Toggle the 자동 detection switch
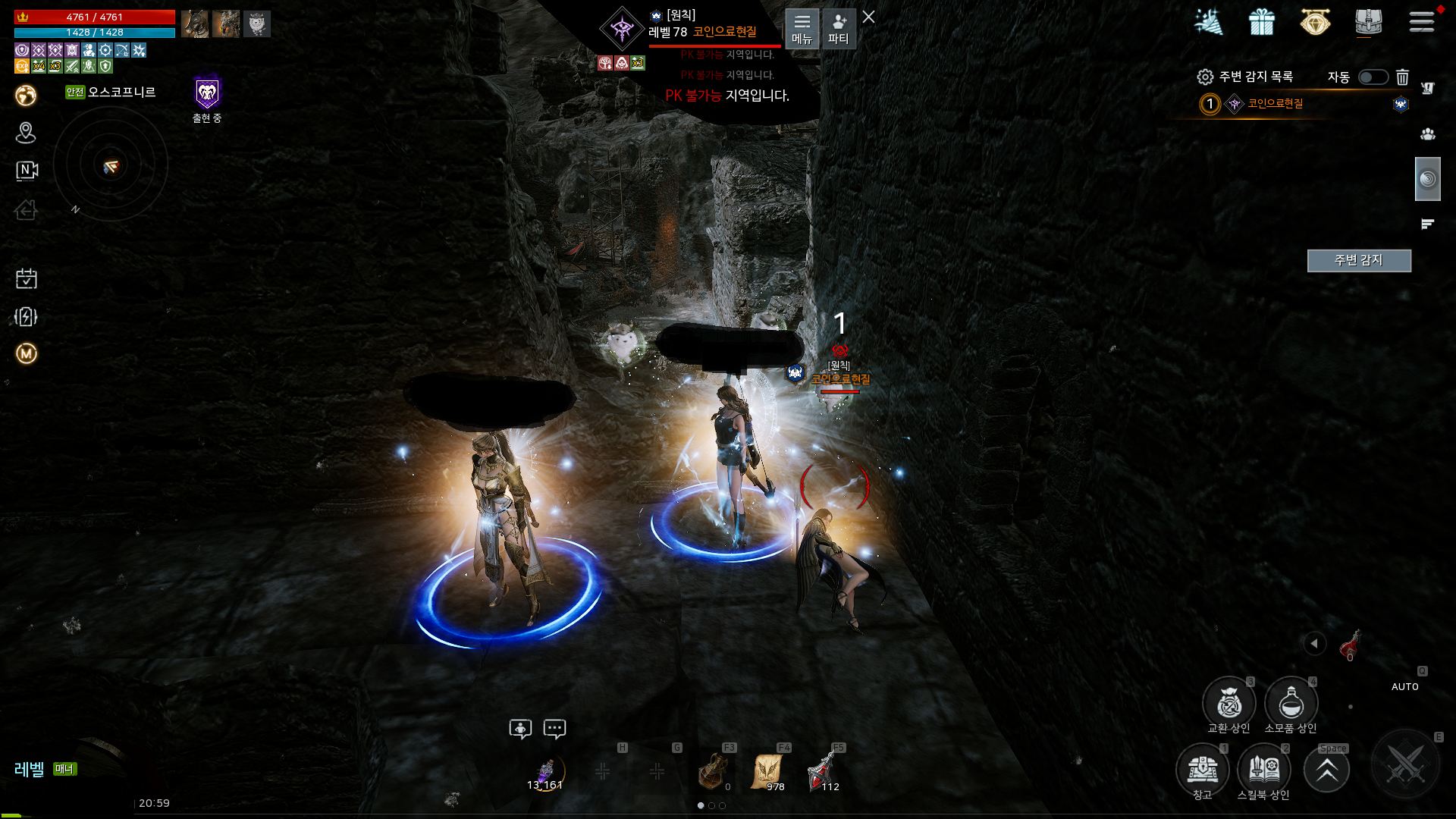The height and width of the screenshot is (819, 1456). coord(1373,77)
